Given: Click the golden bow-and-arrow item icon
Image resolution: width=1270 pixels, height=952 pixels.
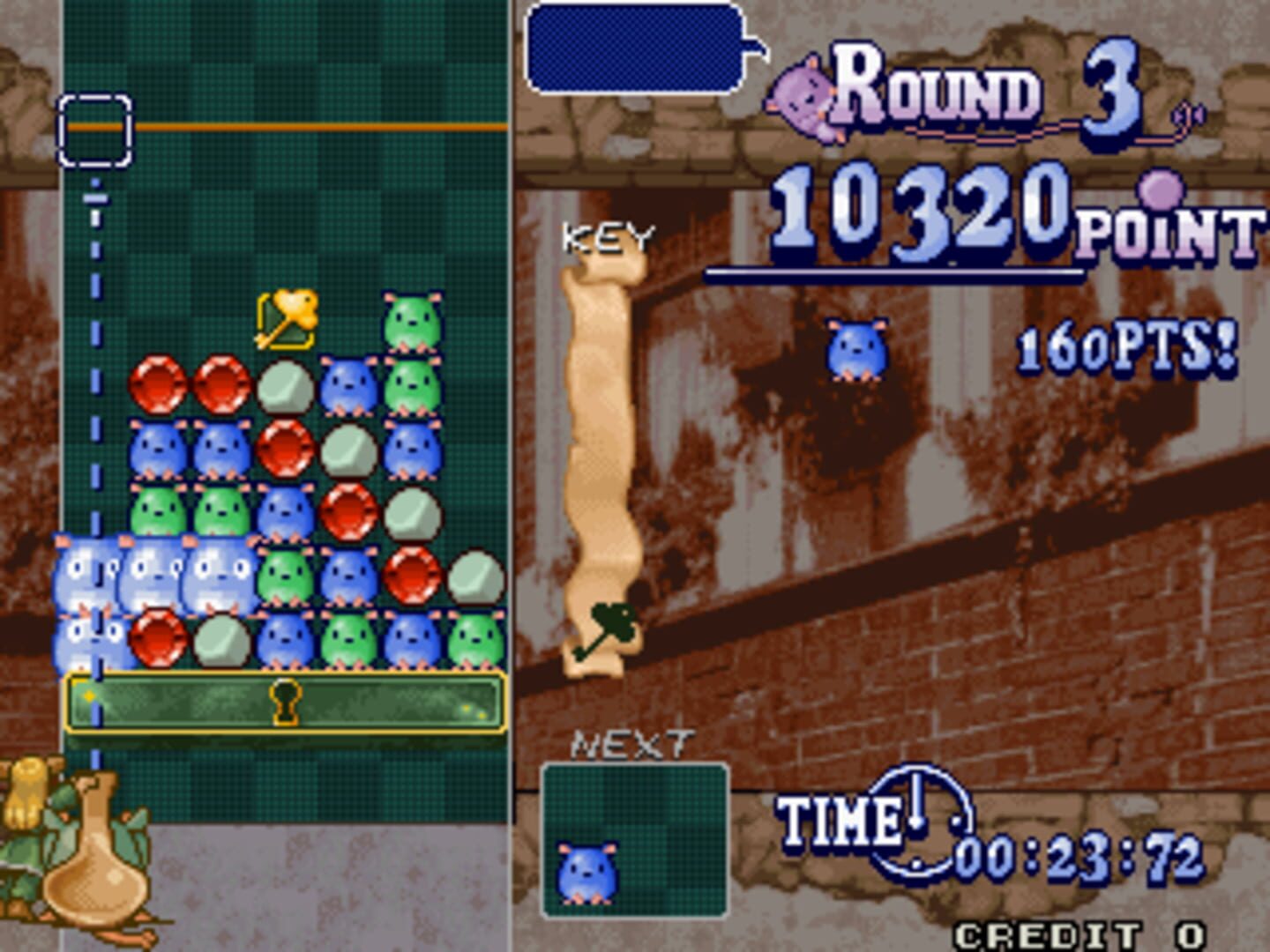Looking at the screenshot, I should [x=288, y=318].
